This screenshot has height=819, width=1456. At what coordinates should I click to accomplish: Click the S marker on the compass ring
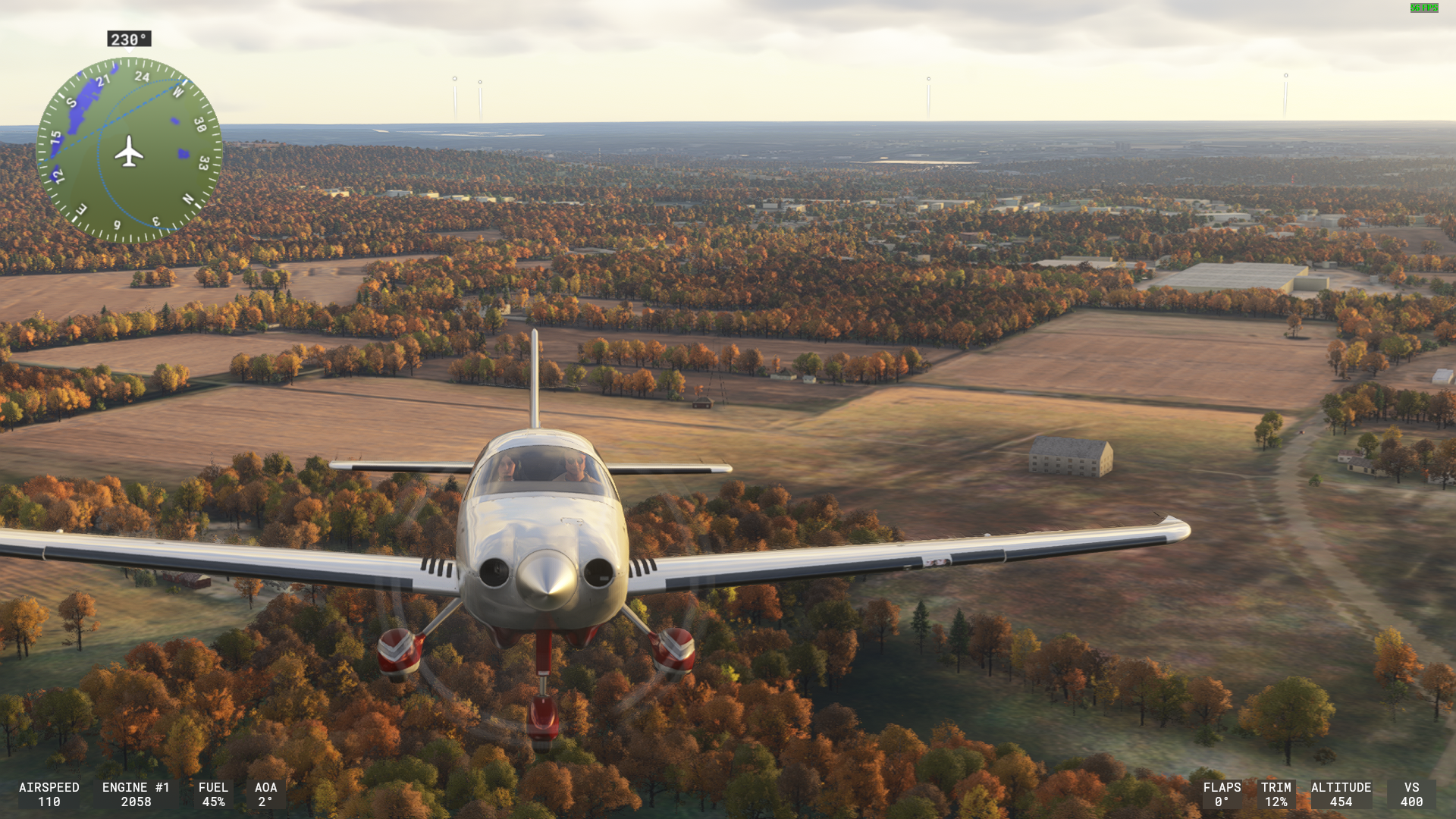click(72, 102)
